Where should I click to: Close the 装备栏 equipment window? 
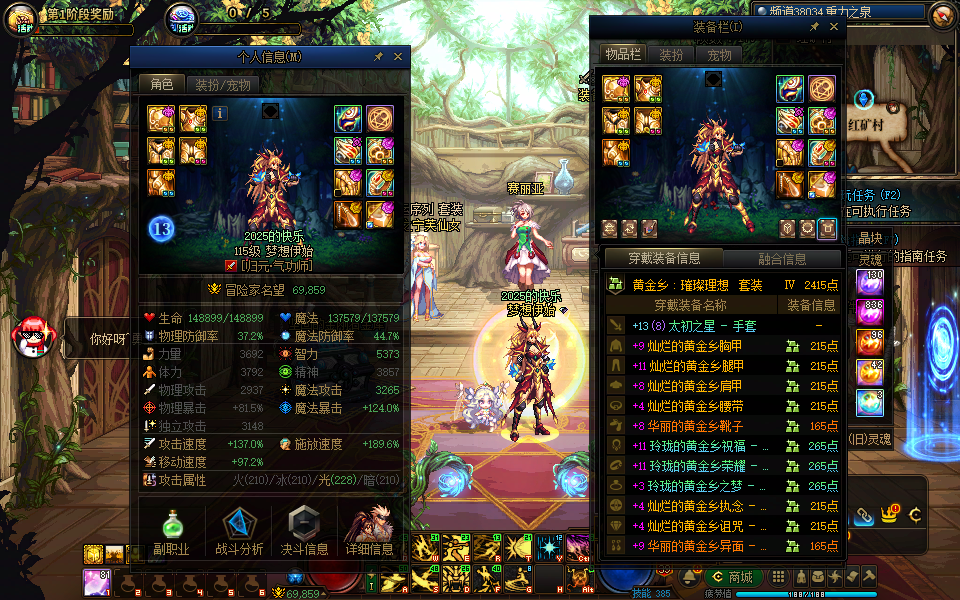834,27
